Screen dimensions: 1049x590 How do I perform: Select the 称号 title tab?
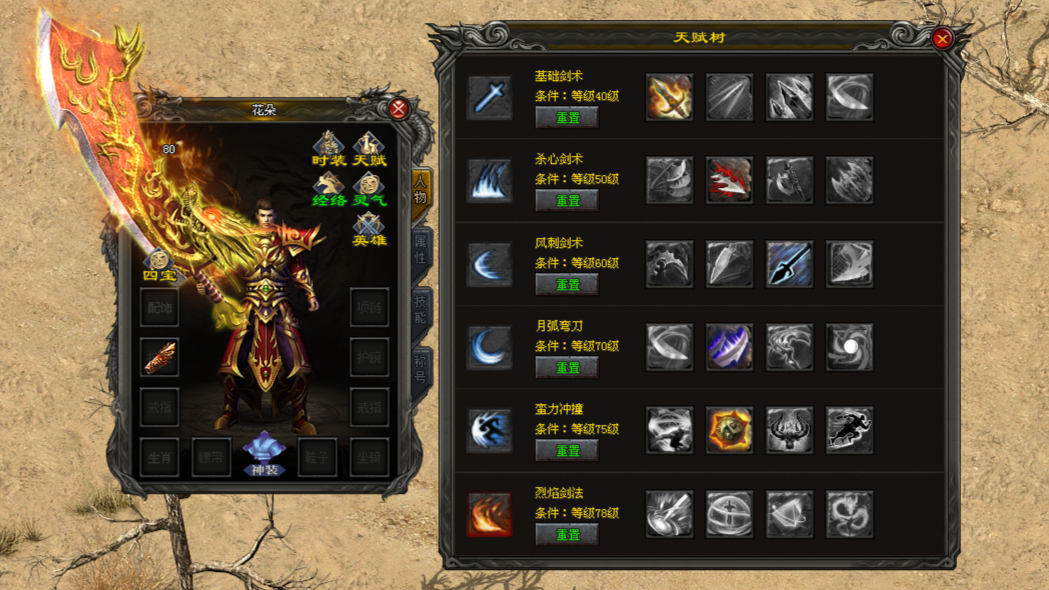(x=421, y=371)
